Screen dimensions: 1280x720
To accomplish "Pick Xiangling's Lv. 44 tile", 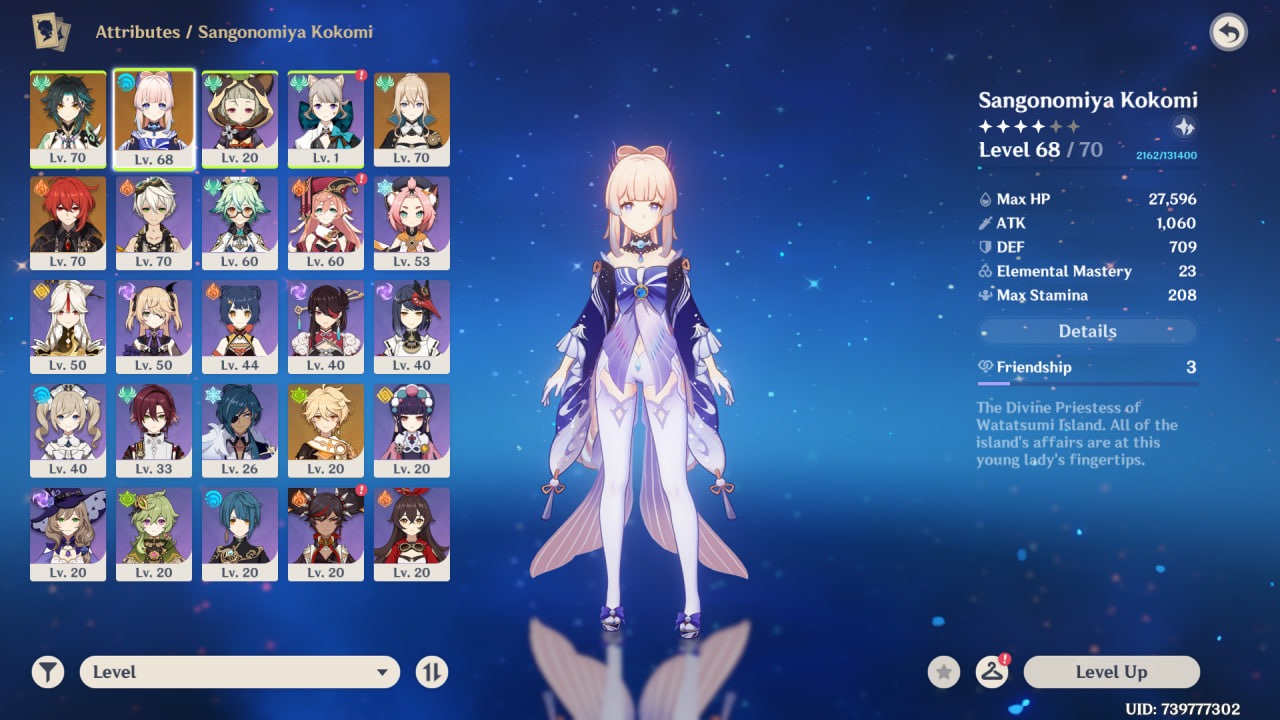I will pos(240,326).
